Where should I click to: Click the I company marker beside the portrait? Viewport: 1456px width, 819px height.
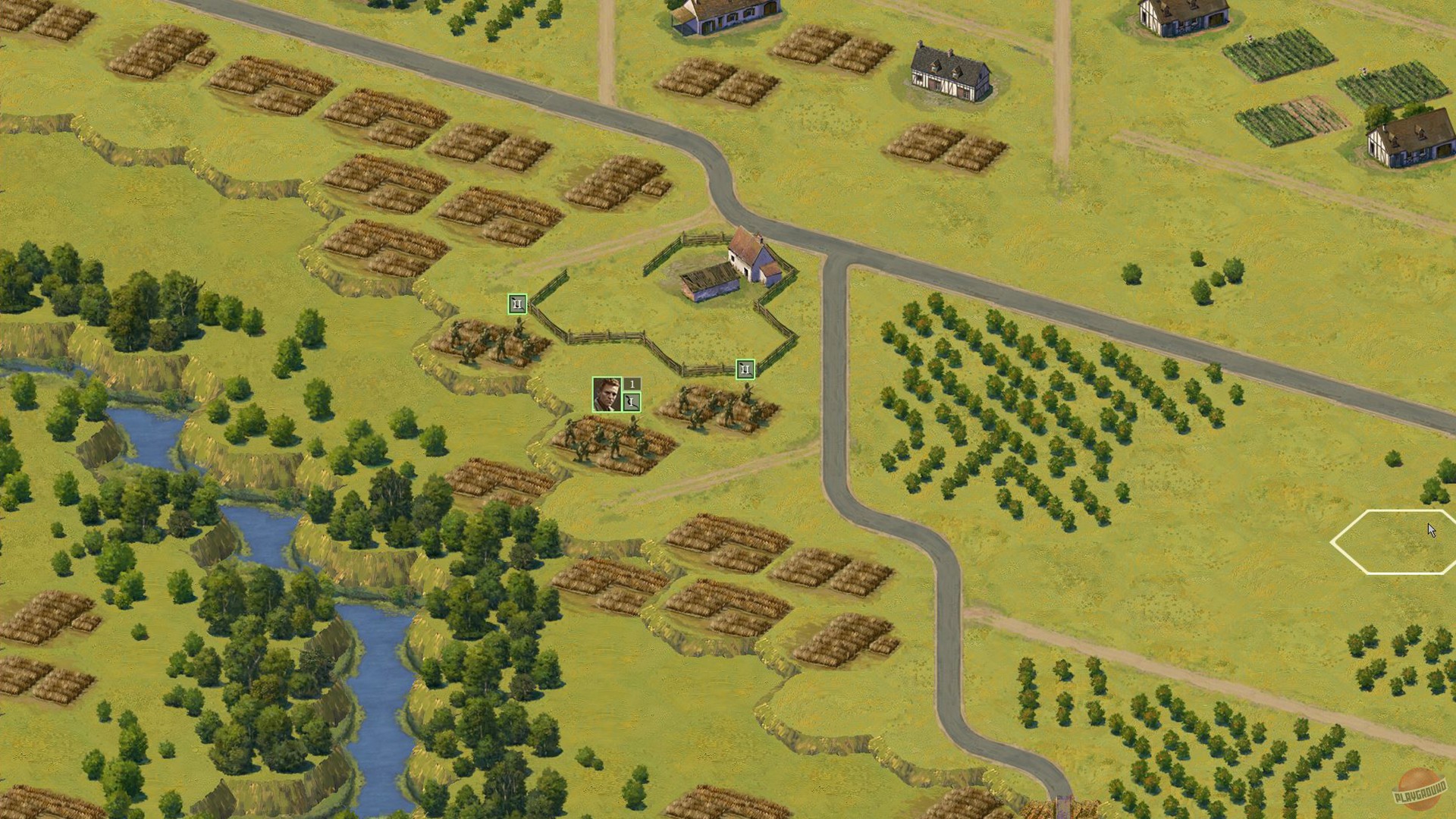(x=632, y=400)
